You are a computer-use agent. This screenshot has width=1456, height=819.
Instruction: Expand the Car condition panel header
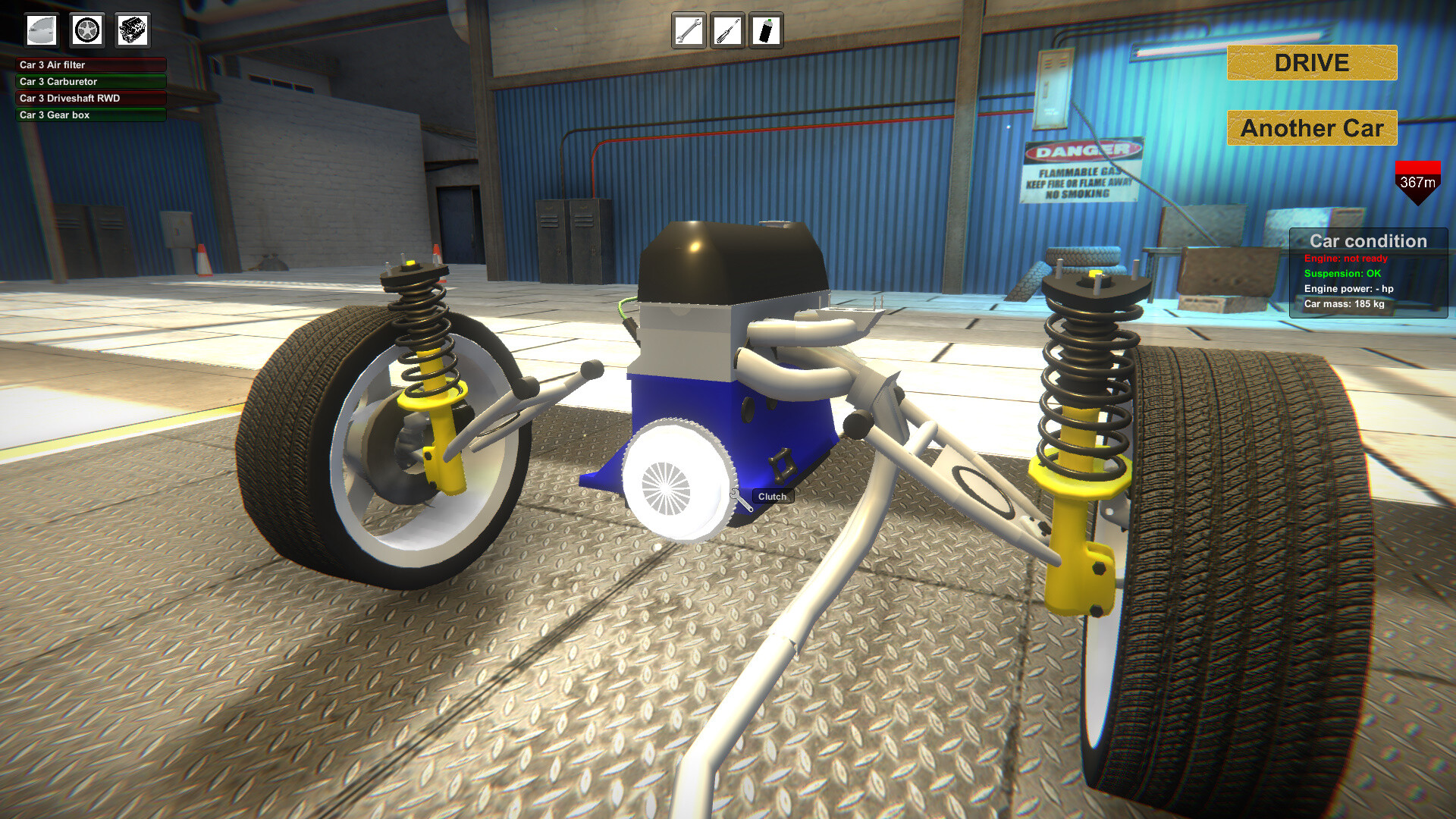click(1370, 241)
